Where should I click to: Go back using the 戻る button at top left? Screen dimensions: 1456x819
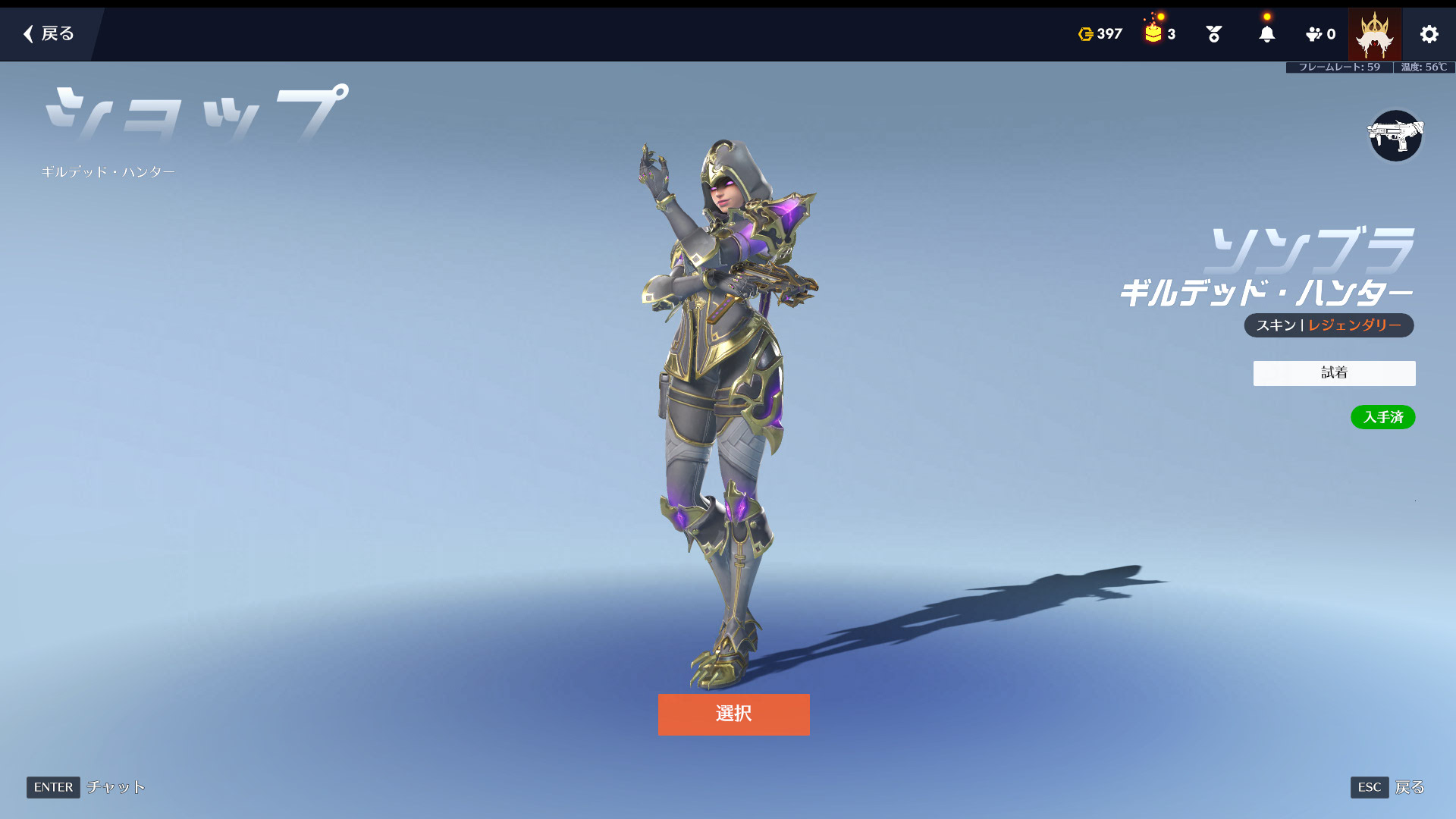(x=49, y=33)
